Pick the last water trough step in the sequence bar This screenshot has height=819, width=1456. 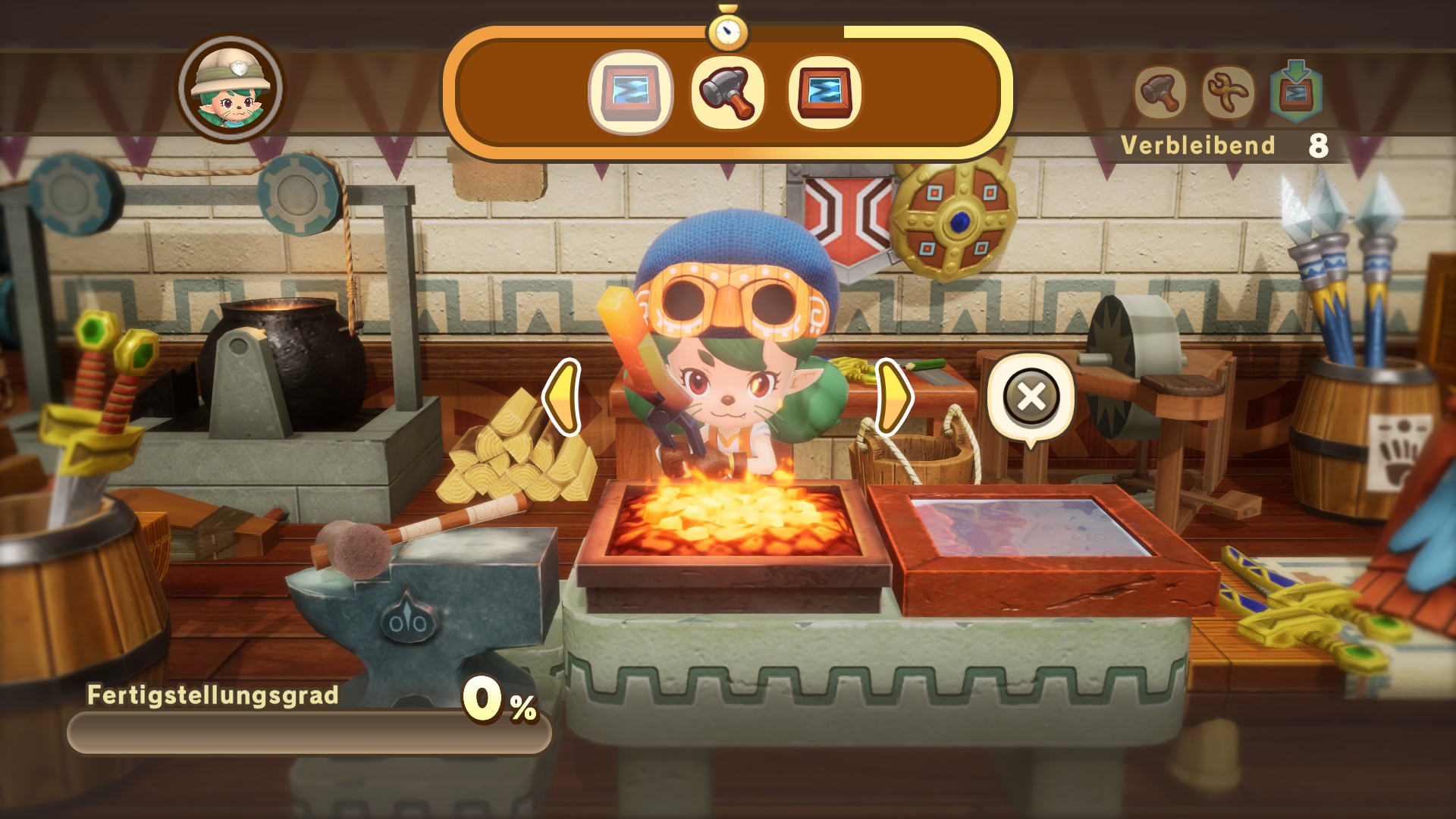(x=824, y=93)
